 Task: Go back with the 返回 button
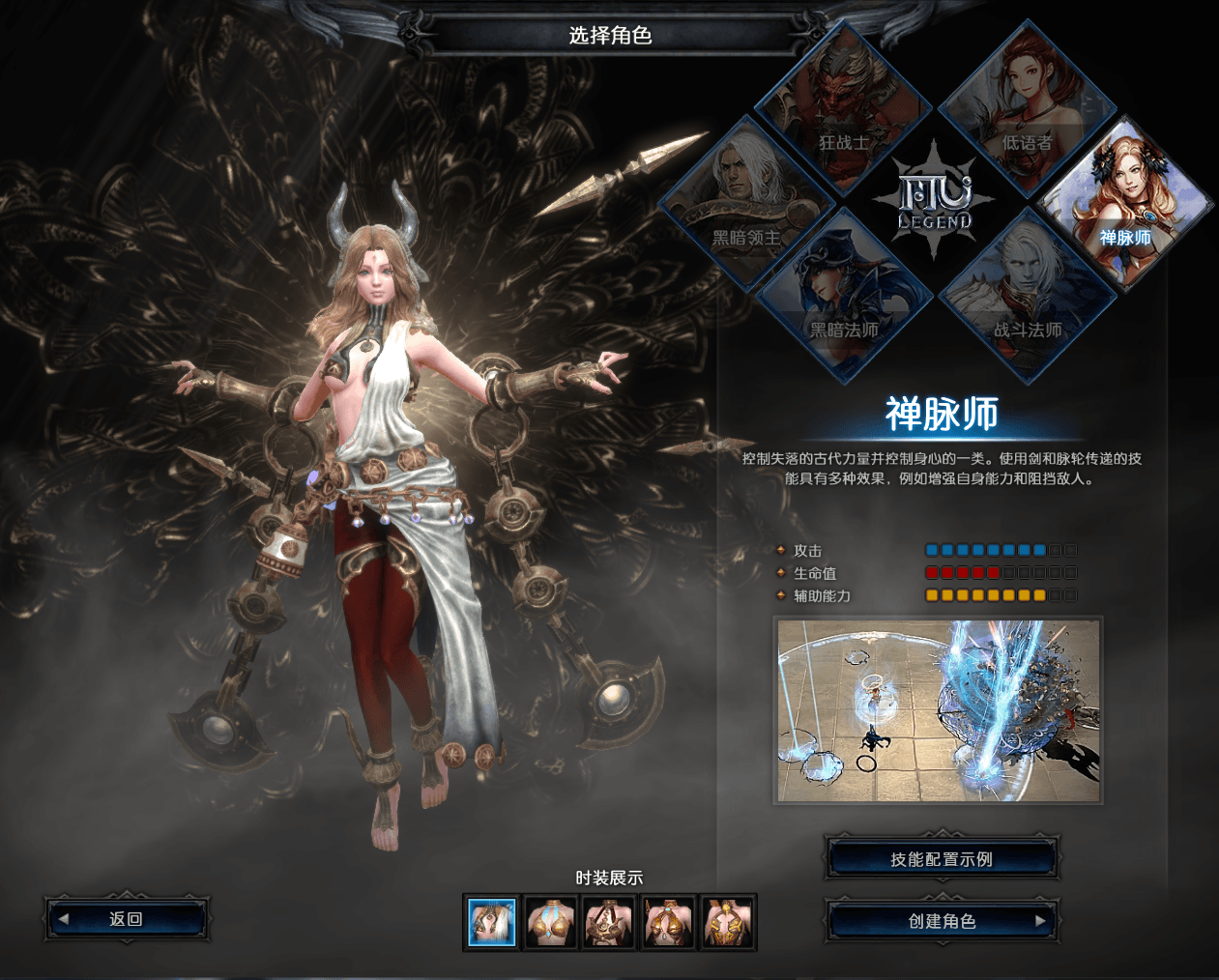126,919
